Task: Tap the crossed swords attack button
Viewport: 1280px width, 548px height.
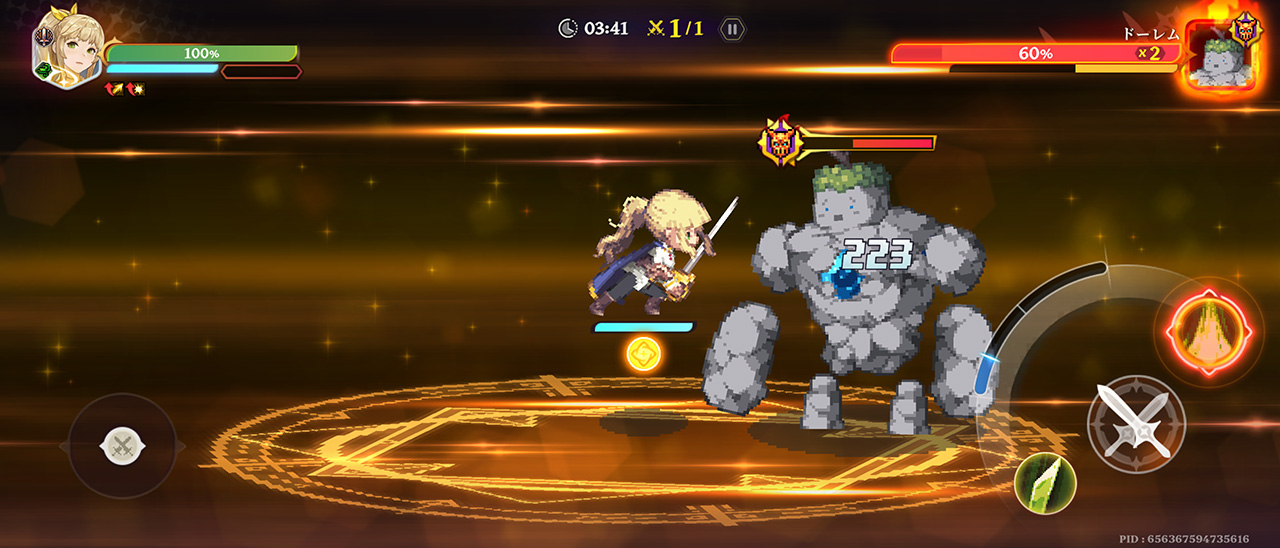Action: tap(1136, 423)
